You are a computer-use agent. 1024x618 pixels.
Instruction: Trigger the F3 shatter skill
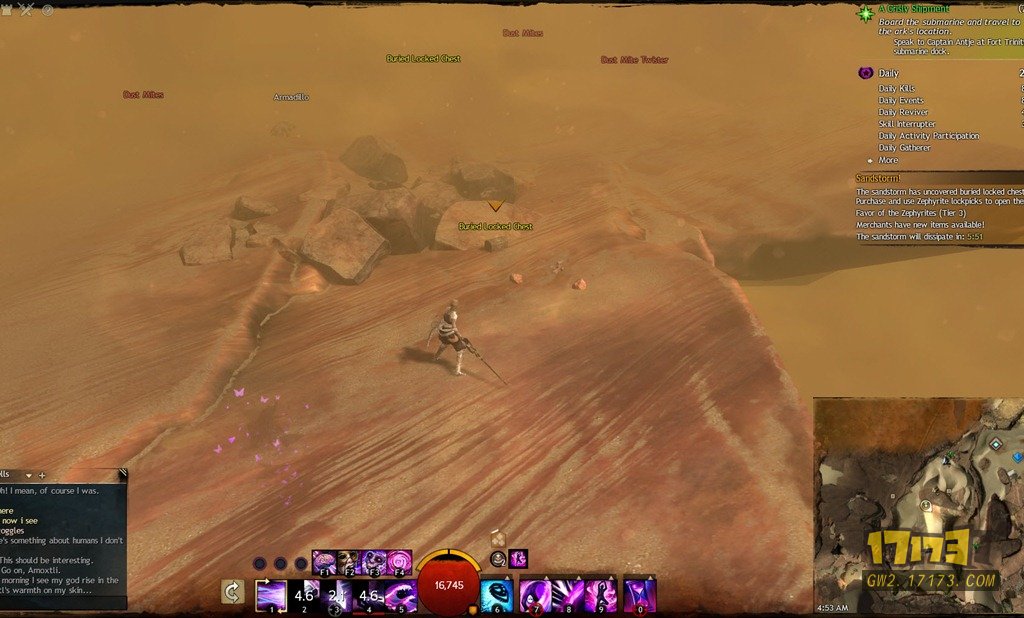point(374,562)
